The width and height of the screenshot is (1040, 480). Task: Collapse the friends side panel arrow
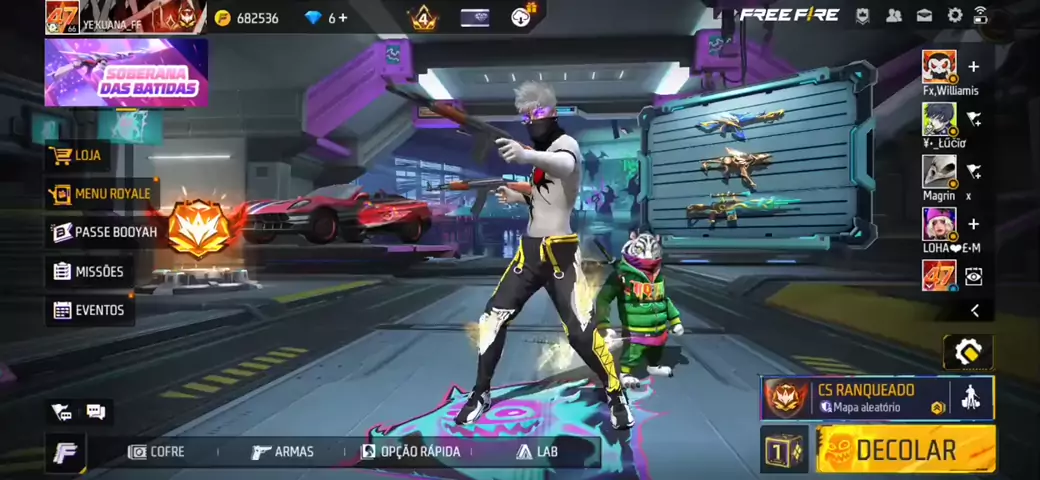975,311
